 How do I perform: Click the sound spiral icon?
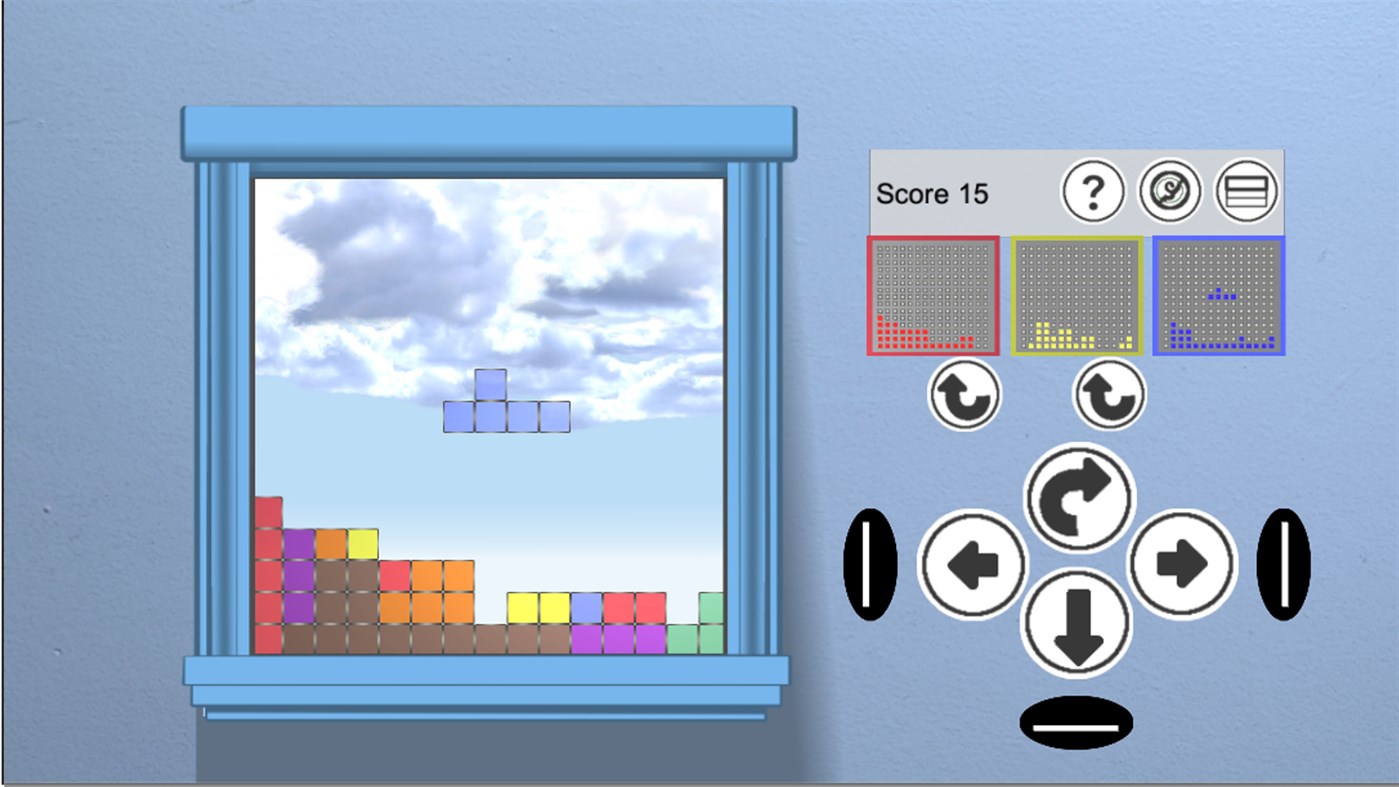point(1171,191)
